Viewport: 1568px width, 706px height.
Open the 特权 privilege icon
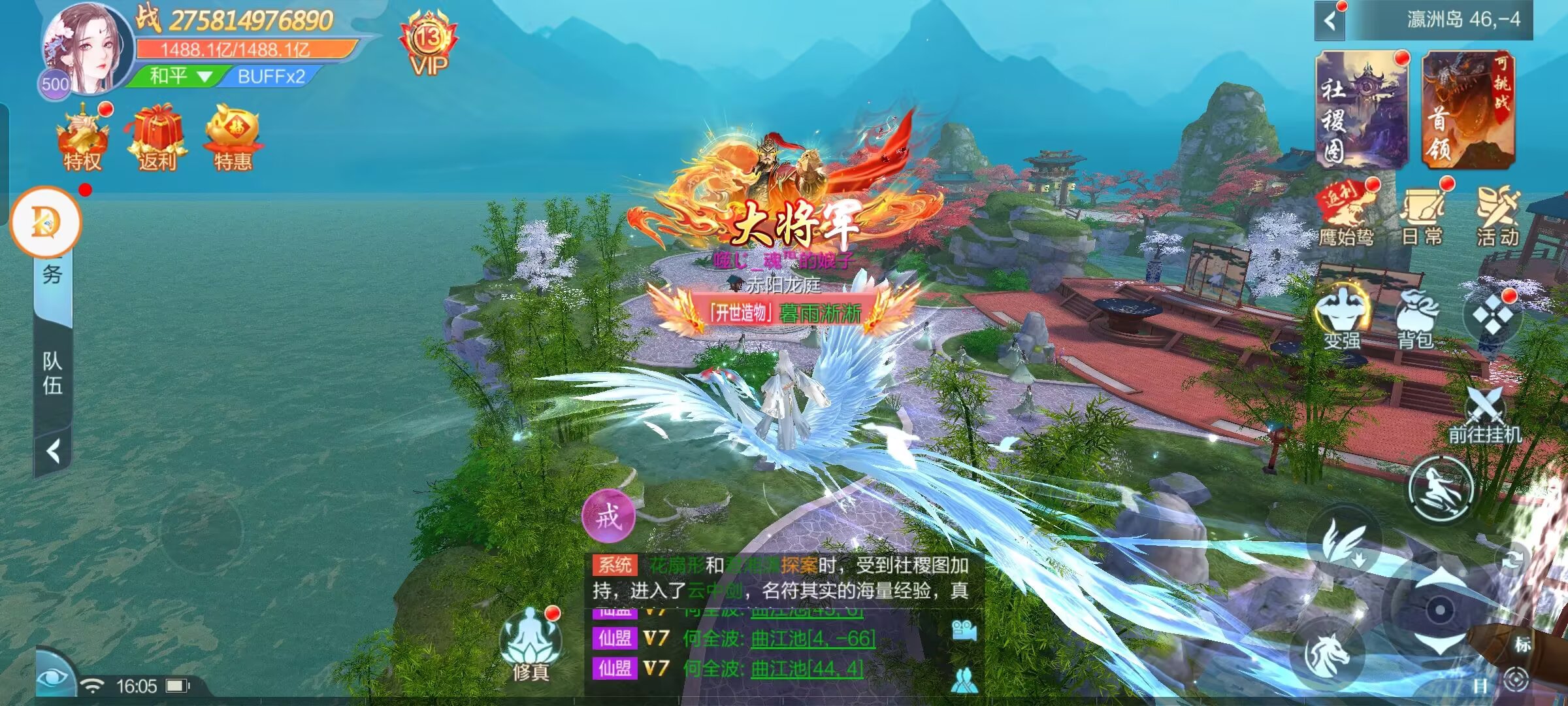point(83,138)
